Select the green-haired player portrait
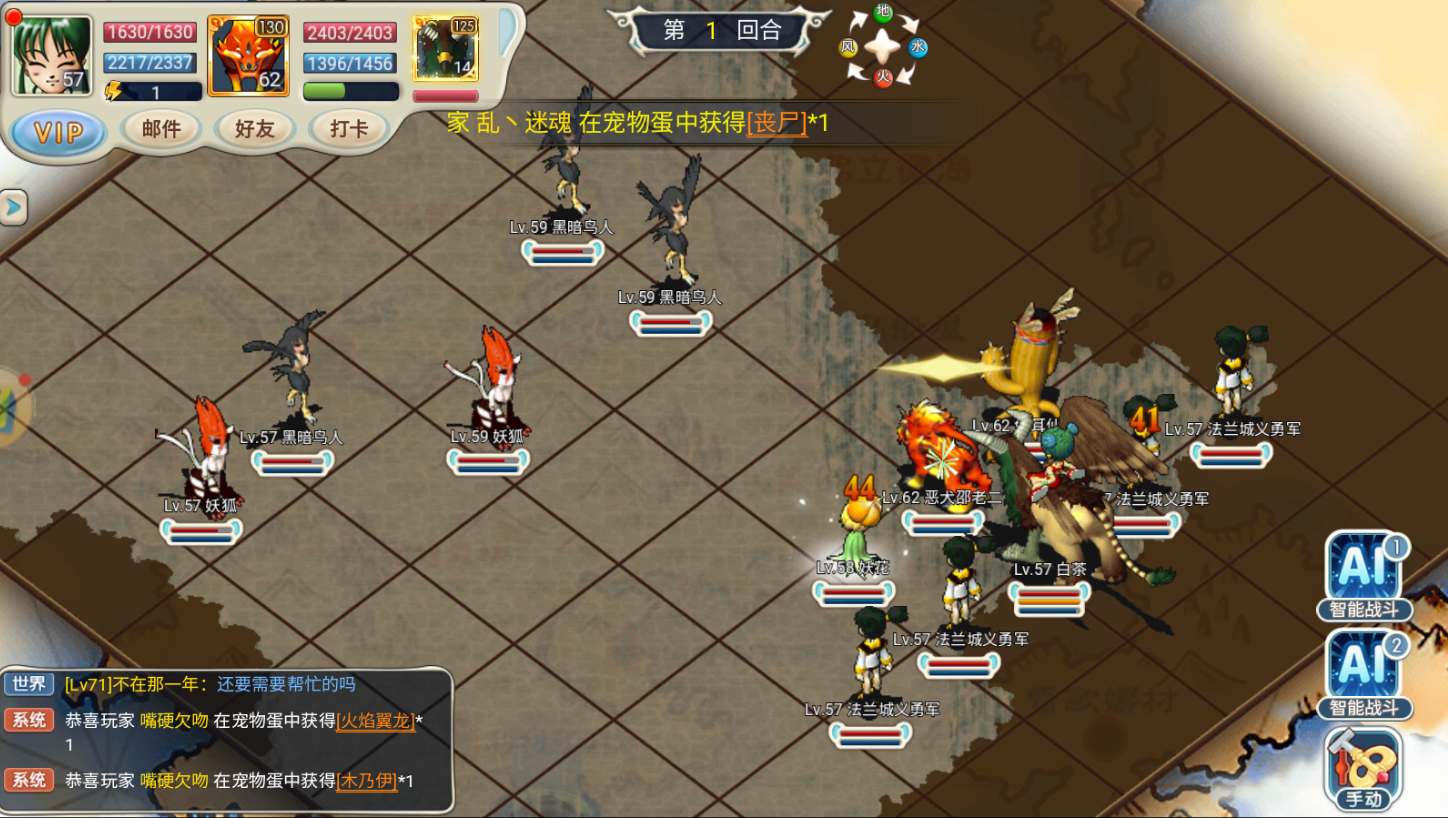 click(52, 56)
